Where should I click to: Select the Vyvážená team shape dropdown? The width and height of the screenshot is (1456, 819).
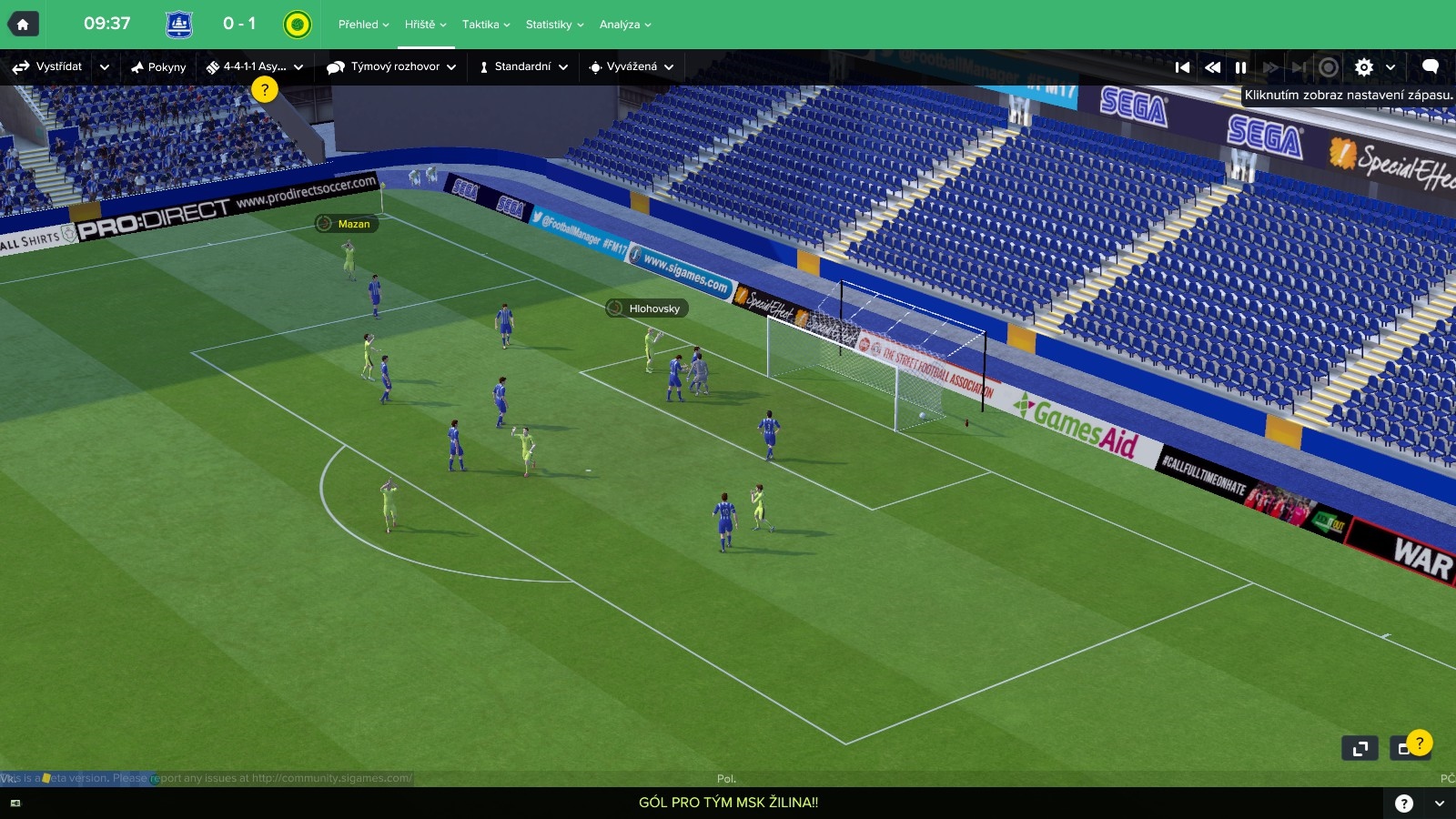tap(632, 66)
